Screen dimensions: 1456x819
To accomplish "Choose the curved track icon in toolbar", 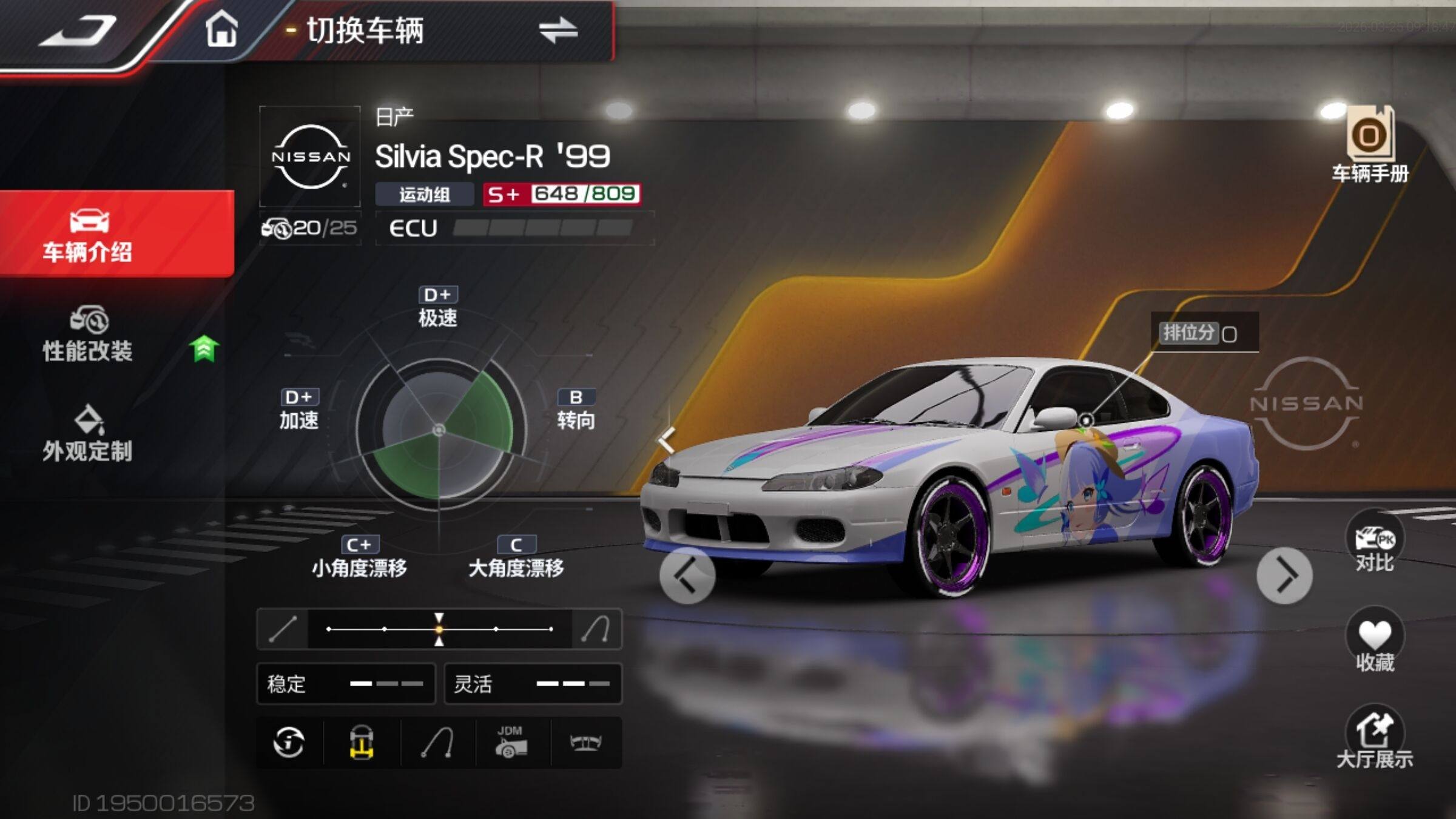I will pos(437,743).
